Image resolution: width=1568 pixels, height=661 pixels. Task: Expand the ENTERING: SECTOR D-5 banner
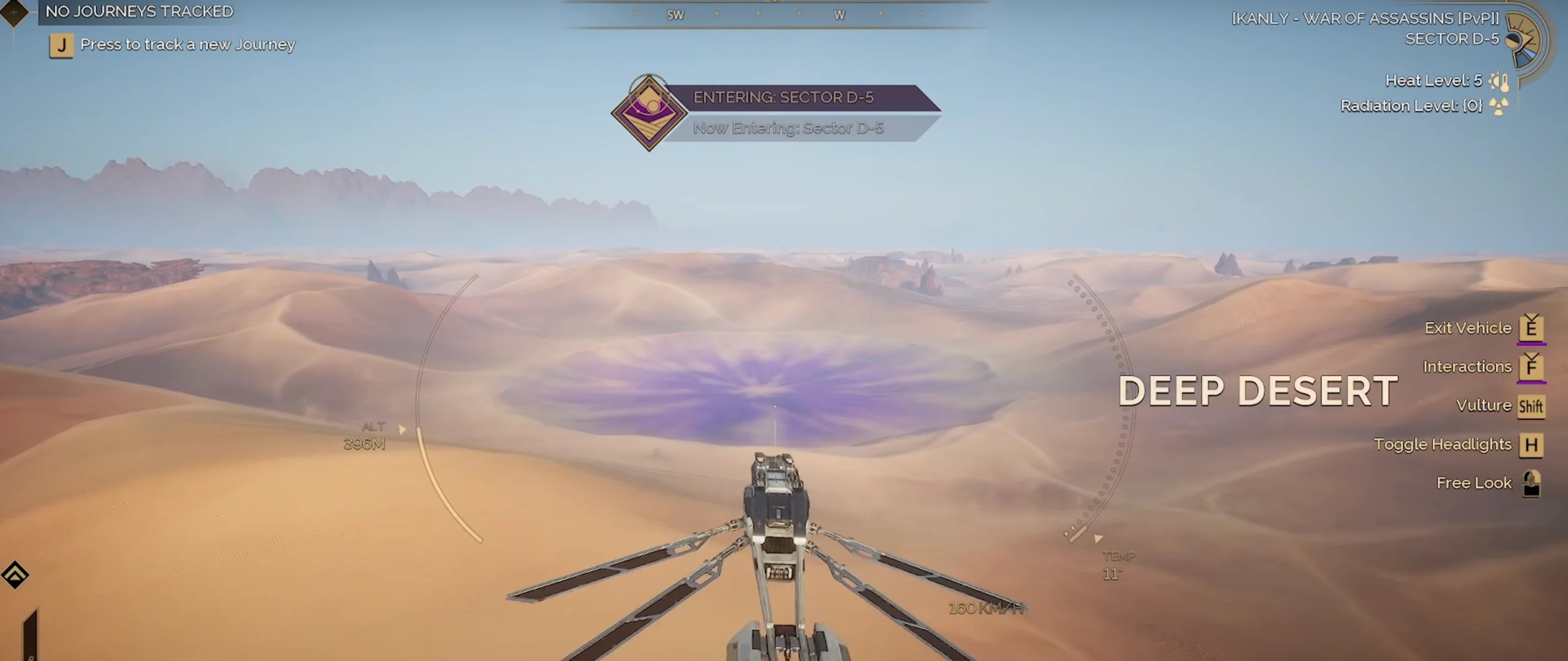pos(783,97)
